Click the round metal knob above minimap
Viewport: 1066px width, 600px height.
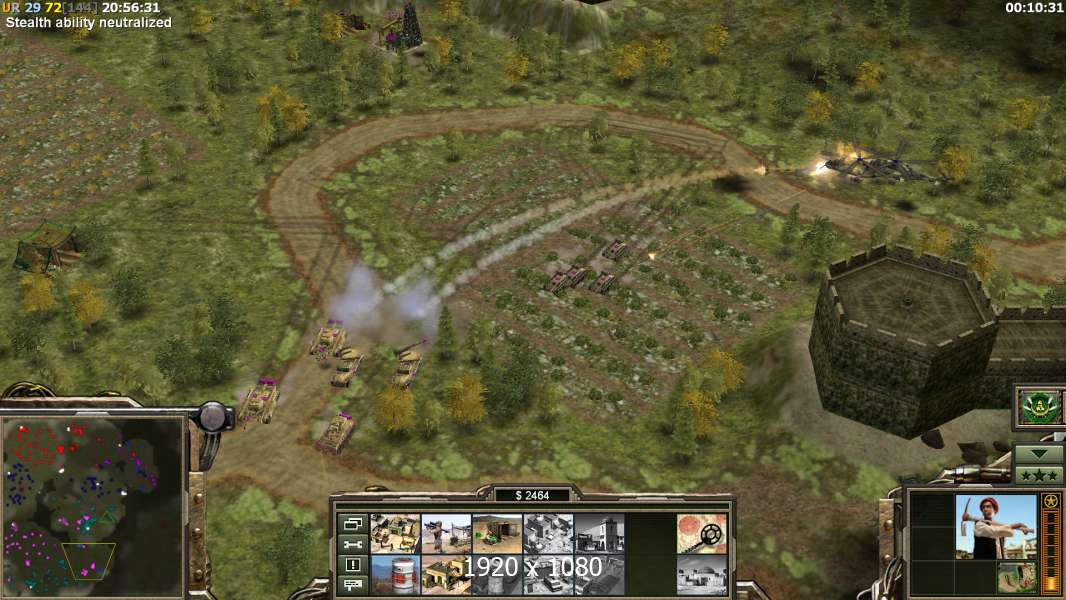pos(213,415)
